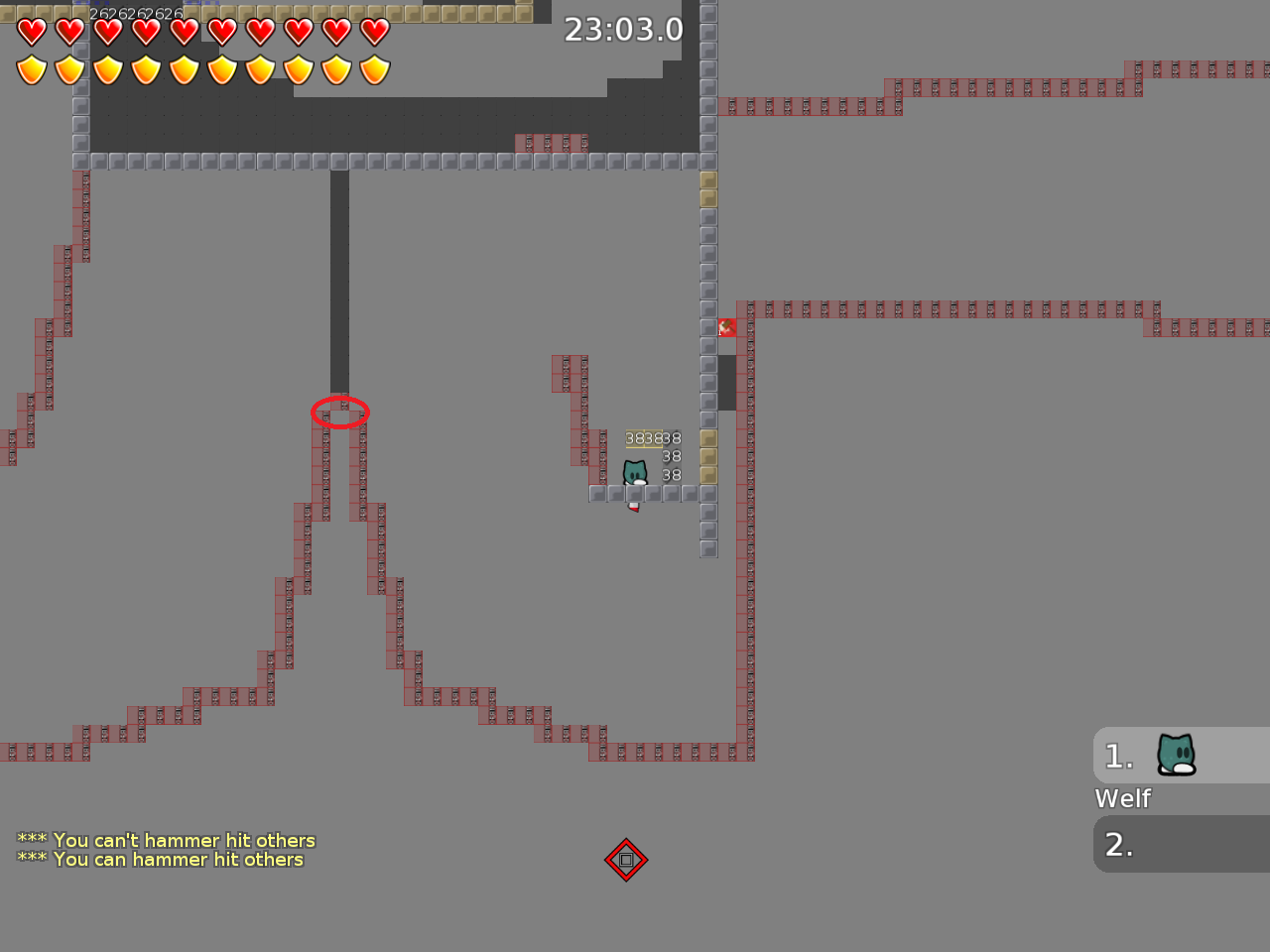Click the middle 38 marker beside the tee
Viewport: 1270px width, 952px height.
(671, 456)
